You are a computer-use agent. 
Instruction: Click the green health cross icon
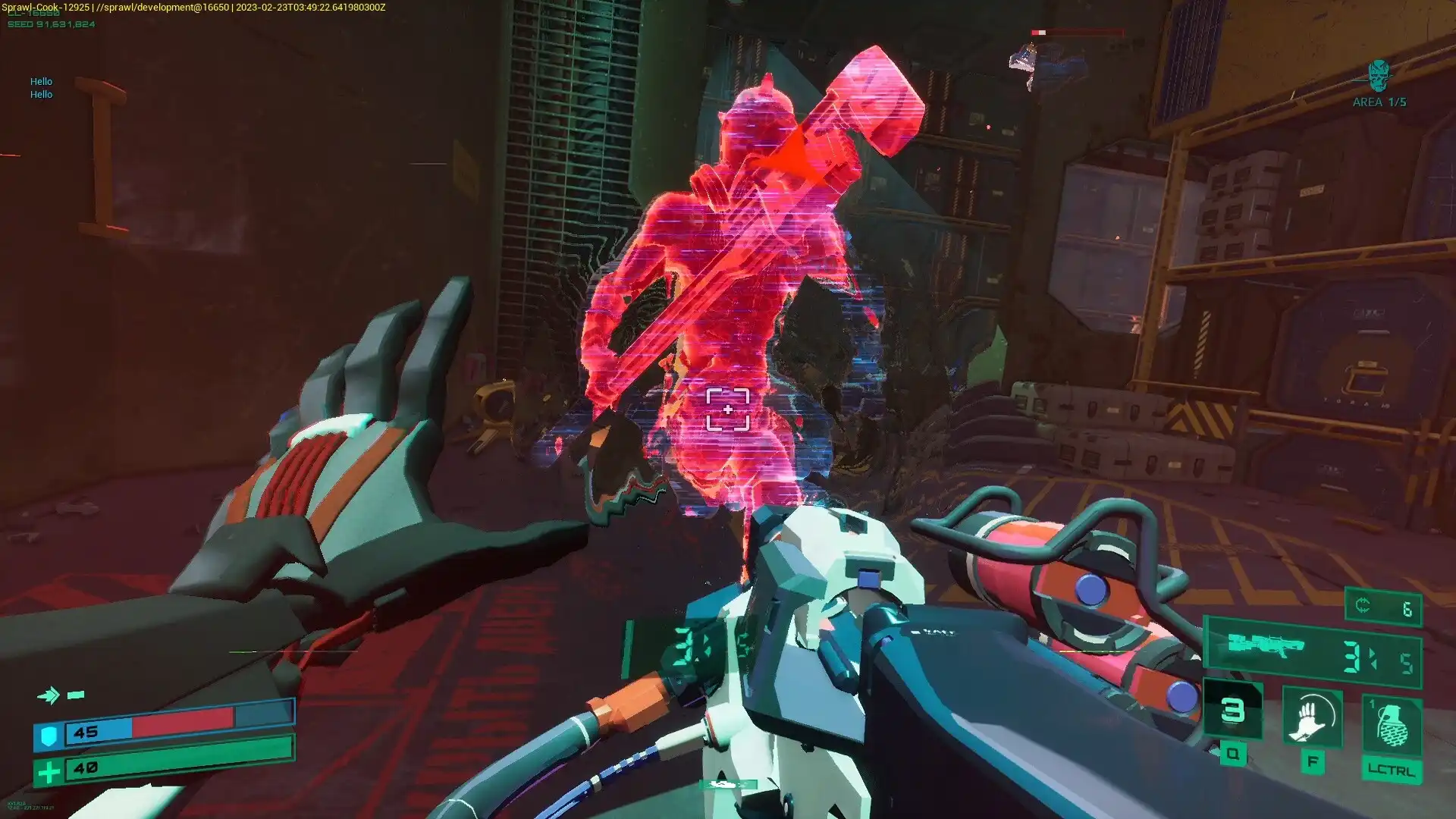(49, 772)
